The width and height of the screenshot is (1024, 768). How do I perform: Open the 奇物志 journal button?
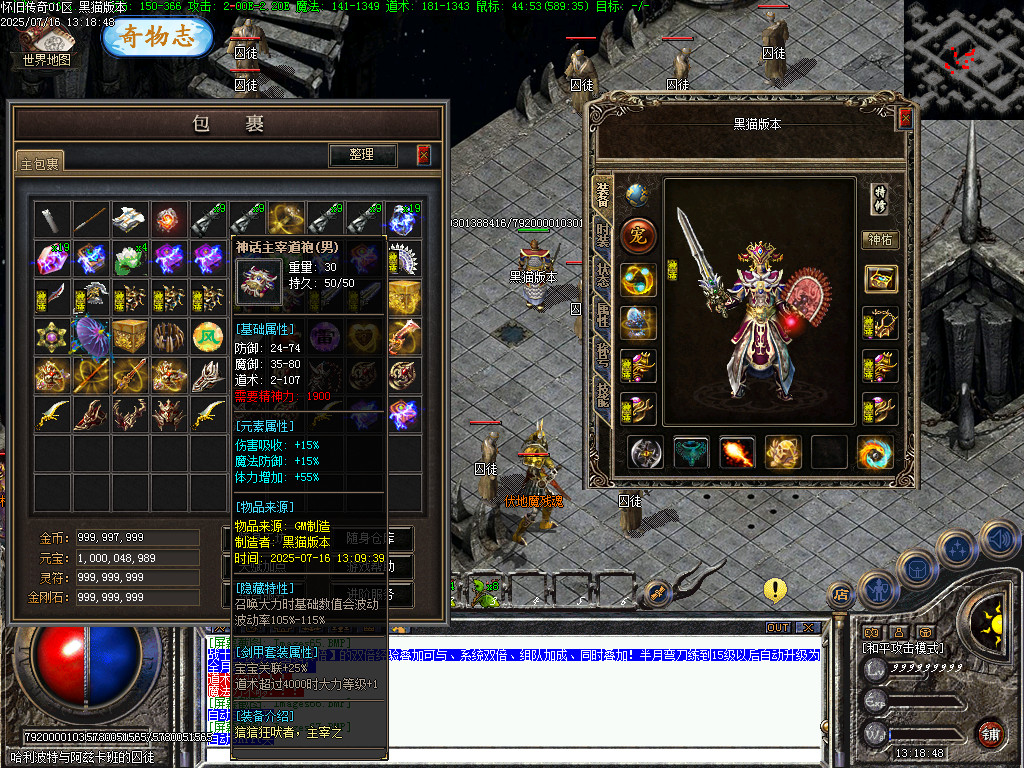click(158, 37)
